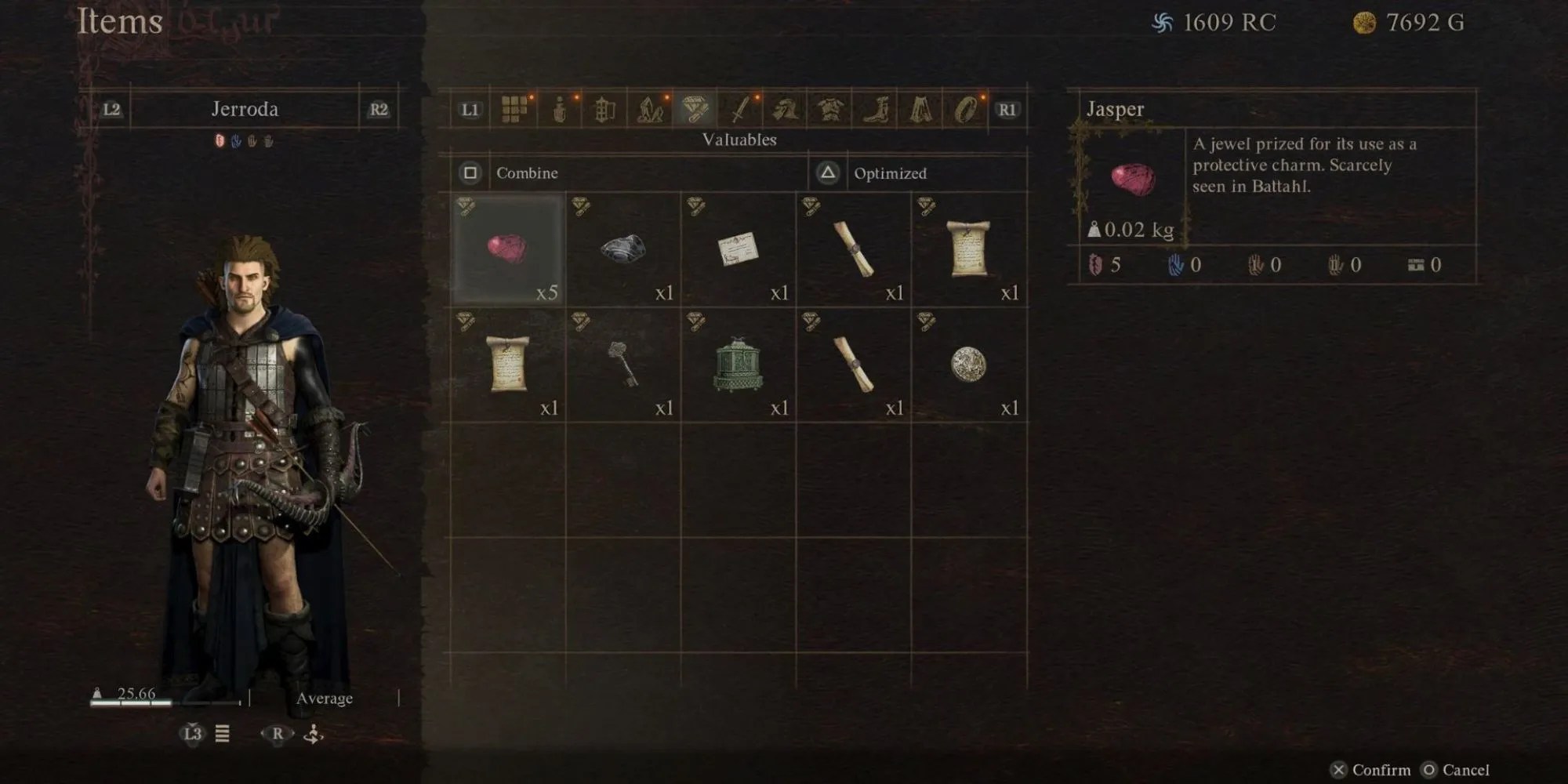
Task: Open the Torso Armor category icon
Action: [831, 111]
